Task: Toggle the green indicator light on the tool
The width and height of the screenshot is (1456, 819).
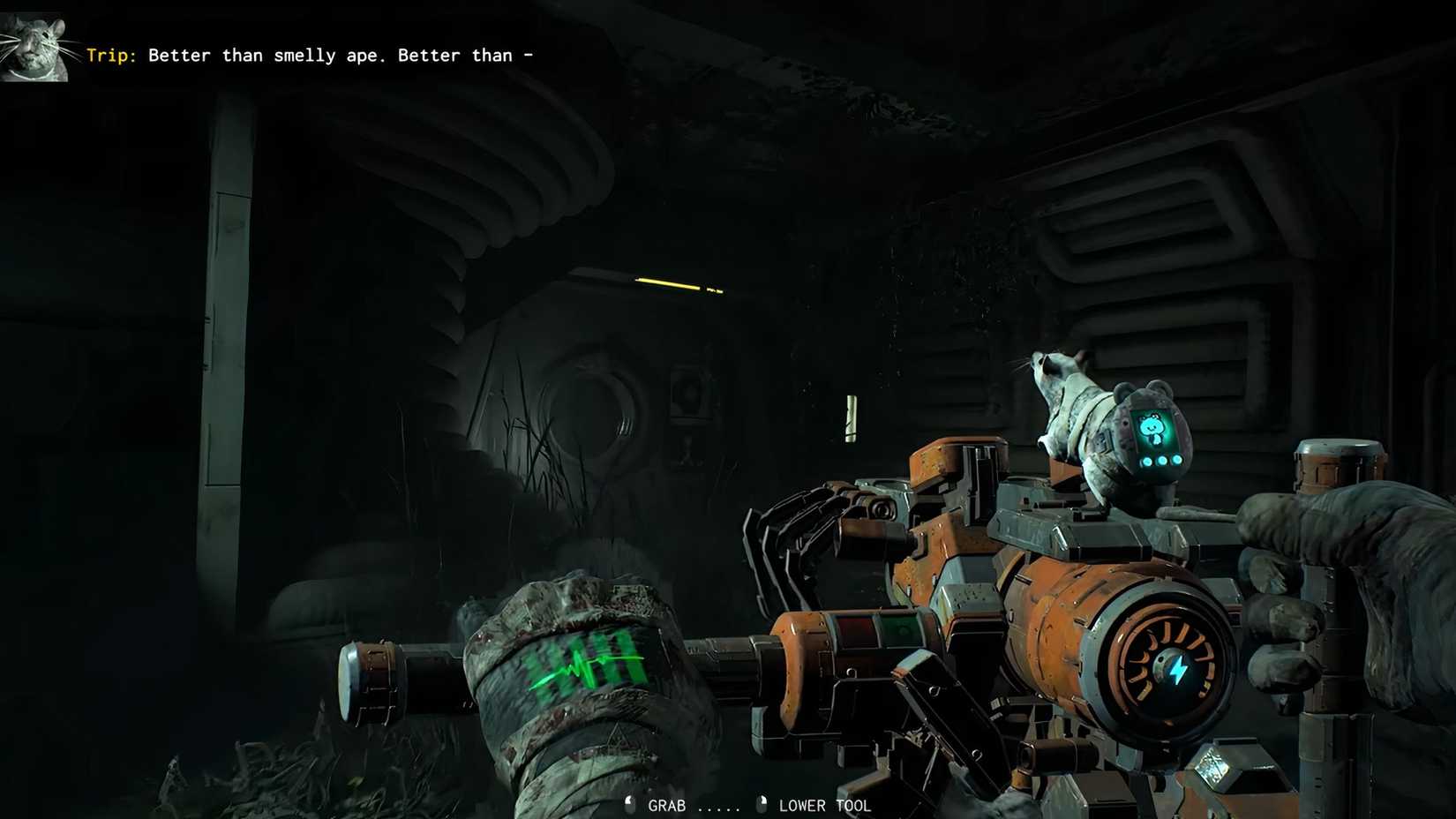Action: (902, 630)
